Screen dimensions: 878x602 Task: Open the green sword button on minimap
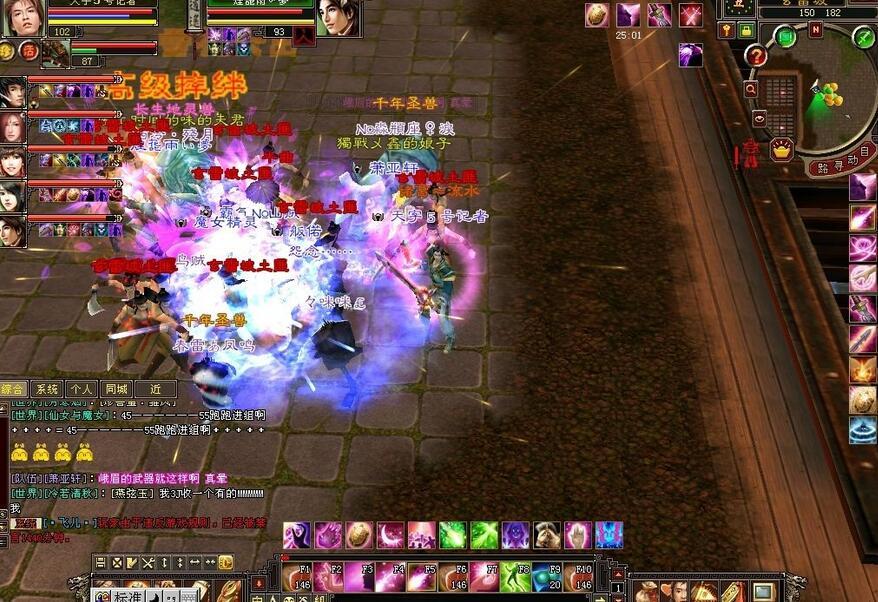(x=862, y=36)
